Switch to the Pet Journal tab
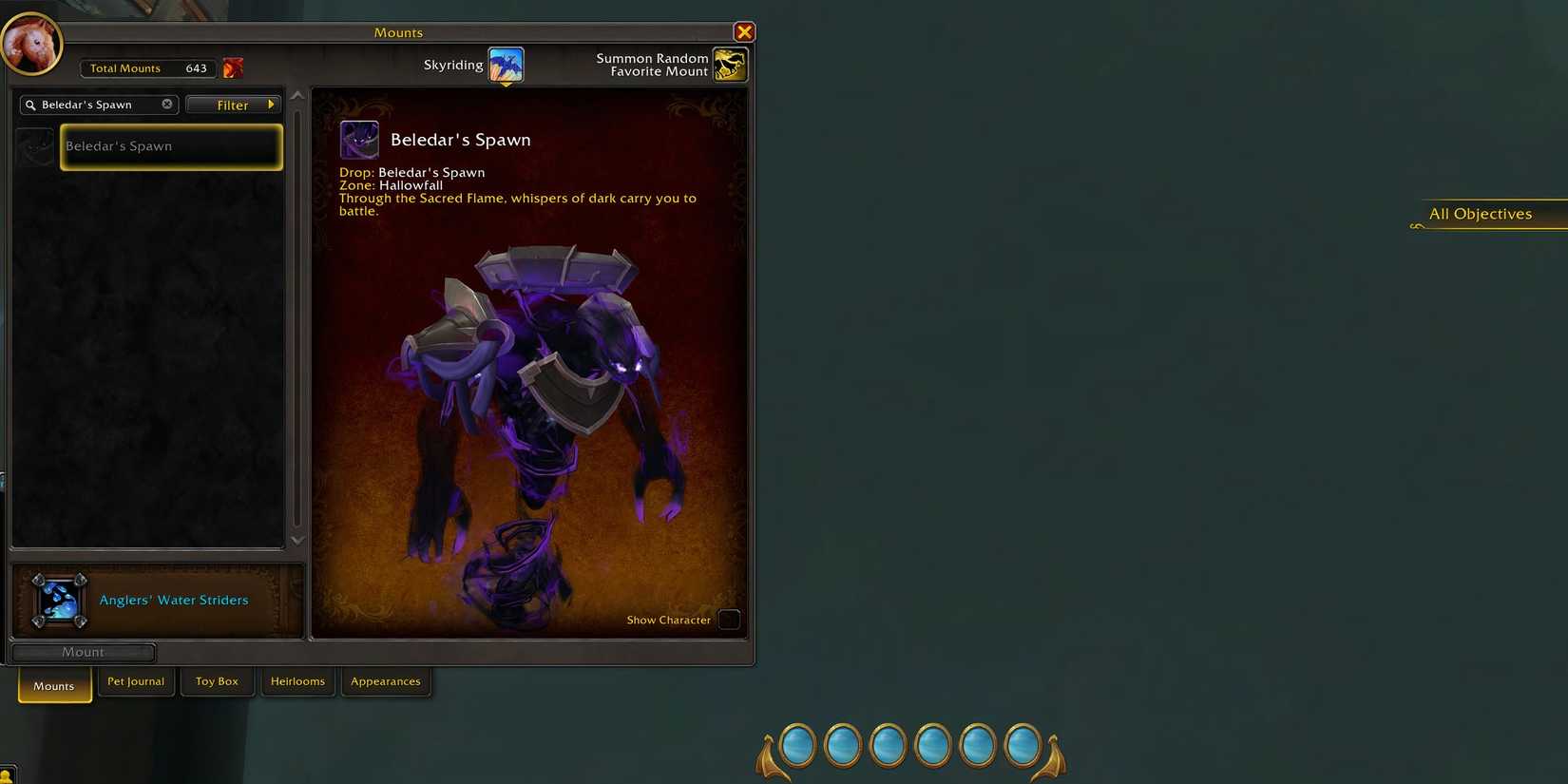The width and height of the screenshot is (1568, 784). point(135,680)
